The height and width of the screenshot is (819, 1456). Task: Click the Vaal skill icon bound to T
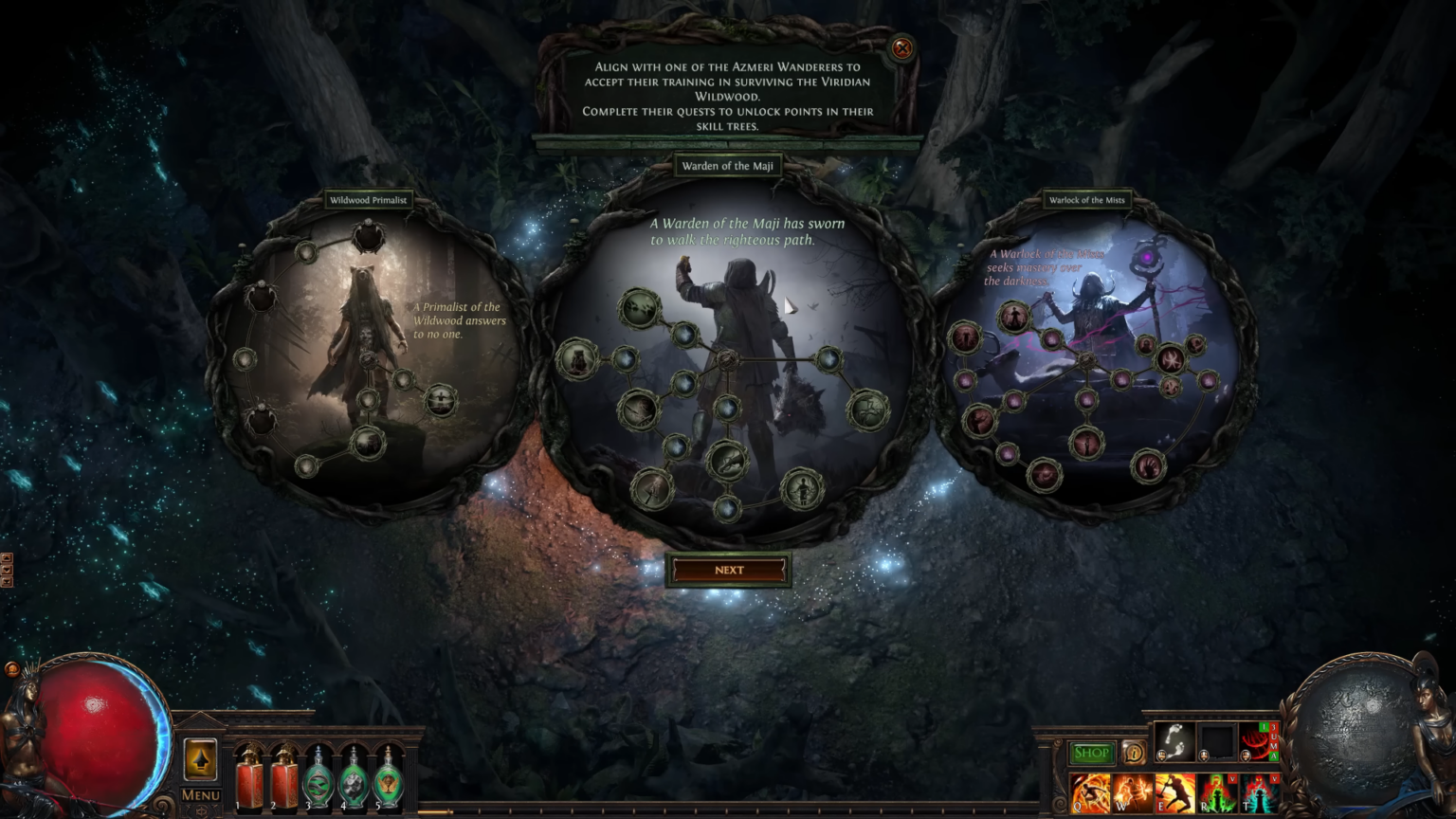click(x=1262, y=793)
